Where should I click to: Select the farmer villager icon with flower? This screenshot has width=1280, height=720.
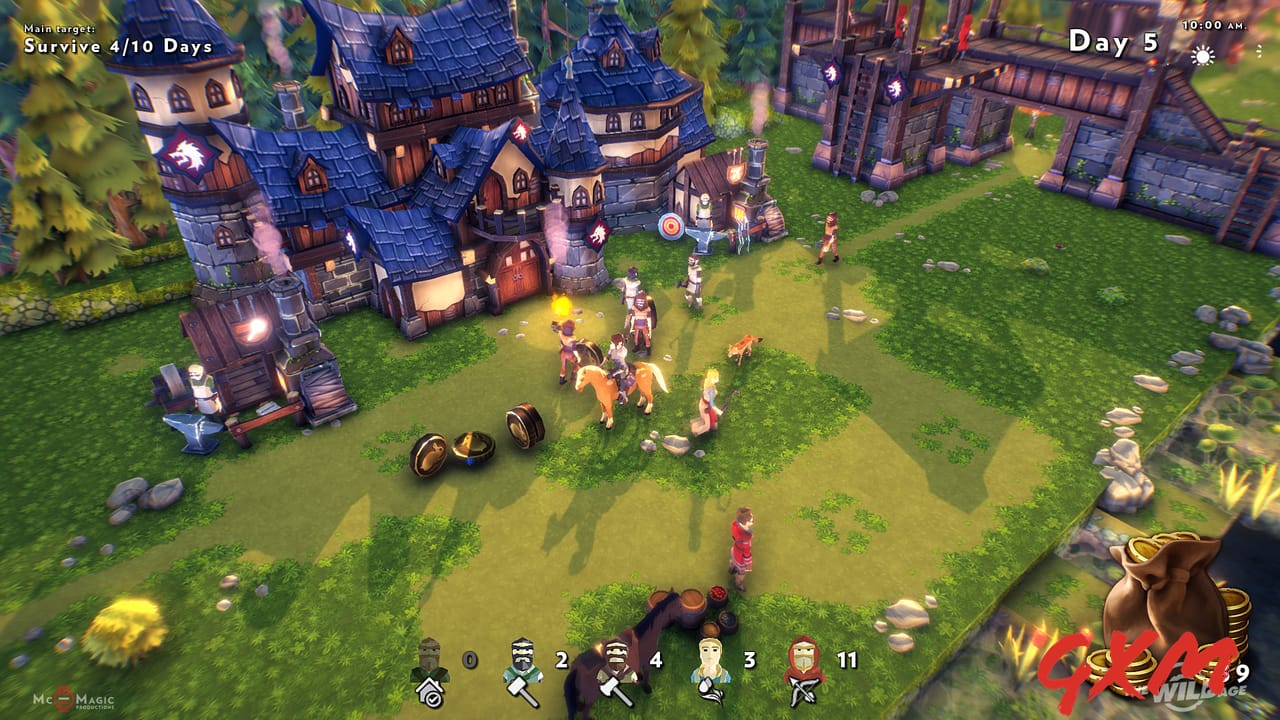pyautogui.click(x=710, y=662)
